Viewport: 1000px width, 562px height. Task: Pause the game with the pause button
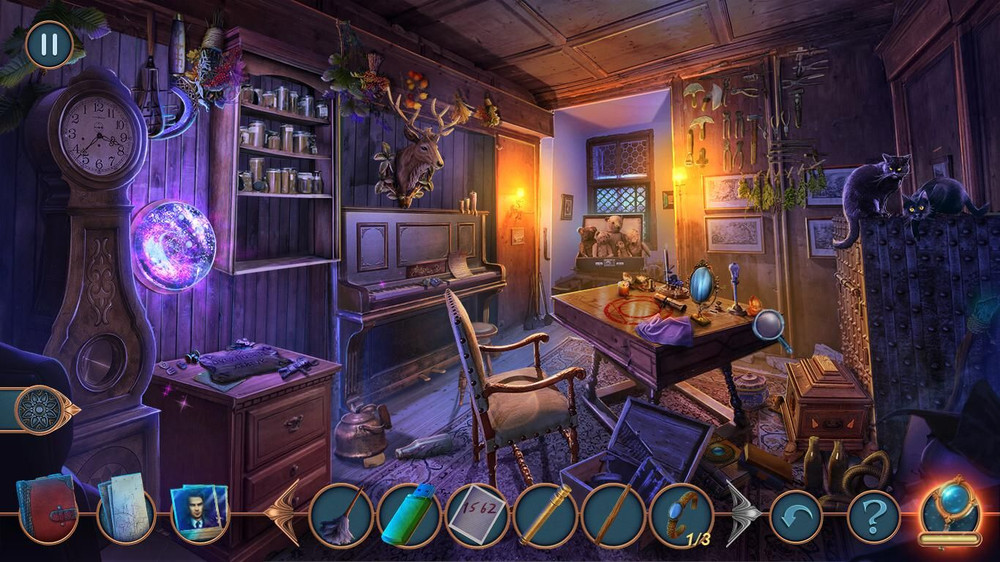(48, 45)
